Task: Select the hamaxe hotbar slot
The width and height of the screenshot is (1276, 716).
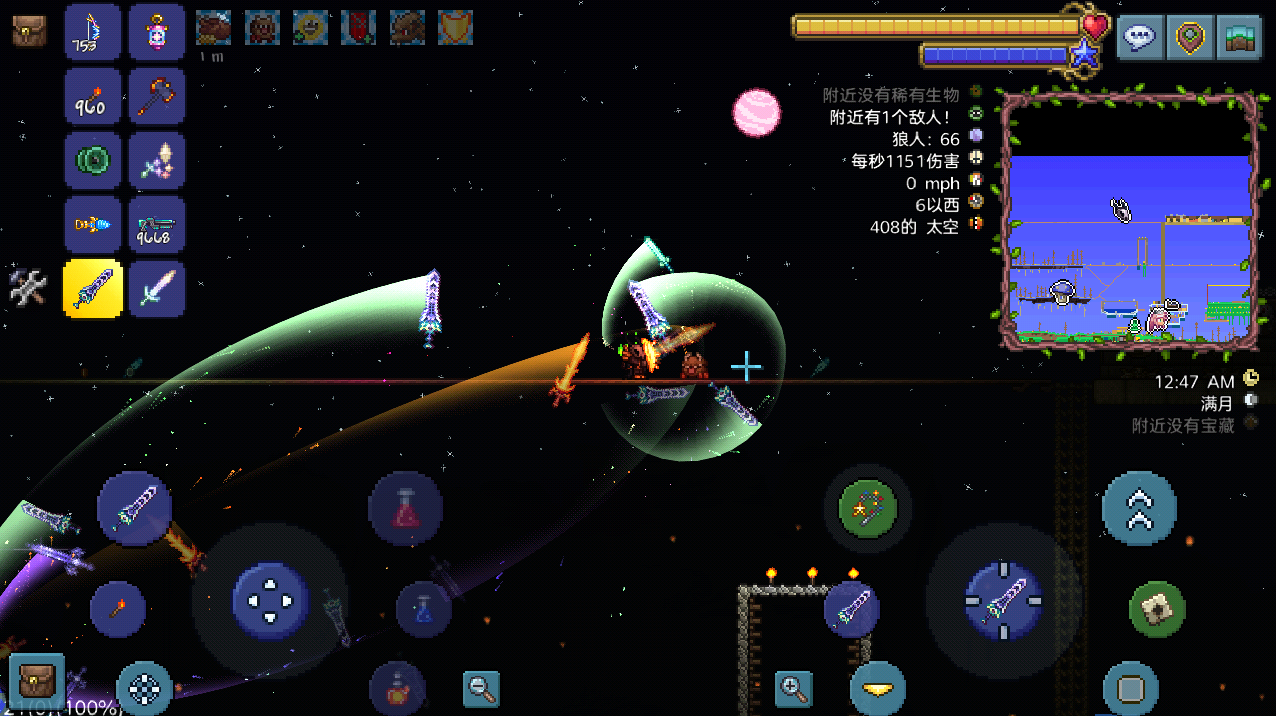Action: 157,96
